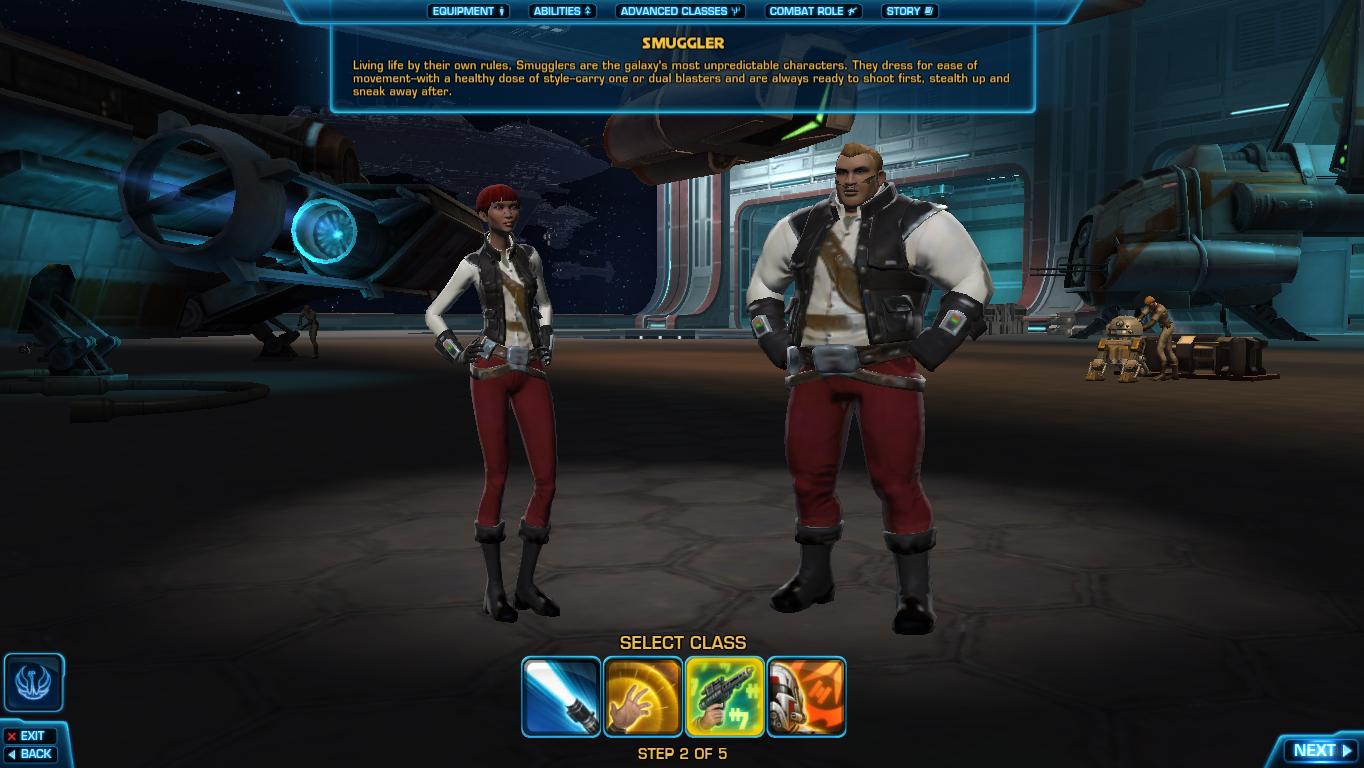1364x768 pixels.
Task: Select the orange Trooper class icon
Action: coord(807,696)
